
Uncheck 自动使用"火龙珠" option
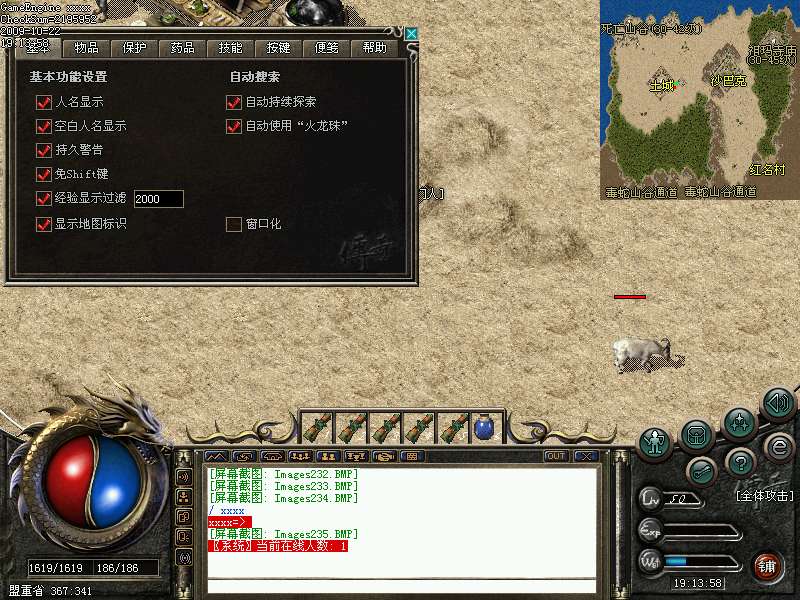click(x=234, y=126)
